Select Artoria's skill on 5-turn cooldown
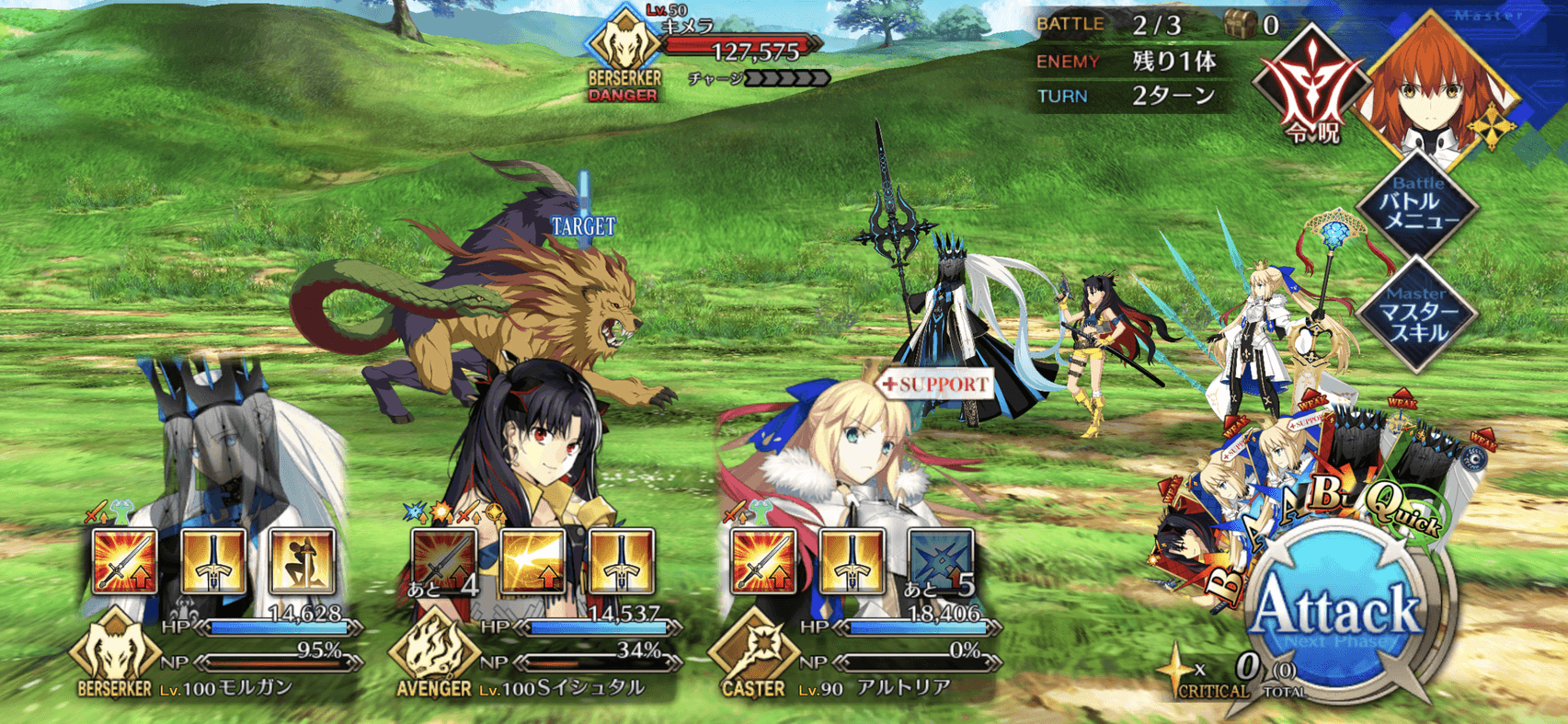Screen dimensions: 1568x724 [940, 561]
